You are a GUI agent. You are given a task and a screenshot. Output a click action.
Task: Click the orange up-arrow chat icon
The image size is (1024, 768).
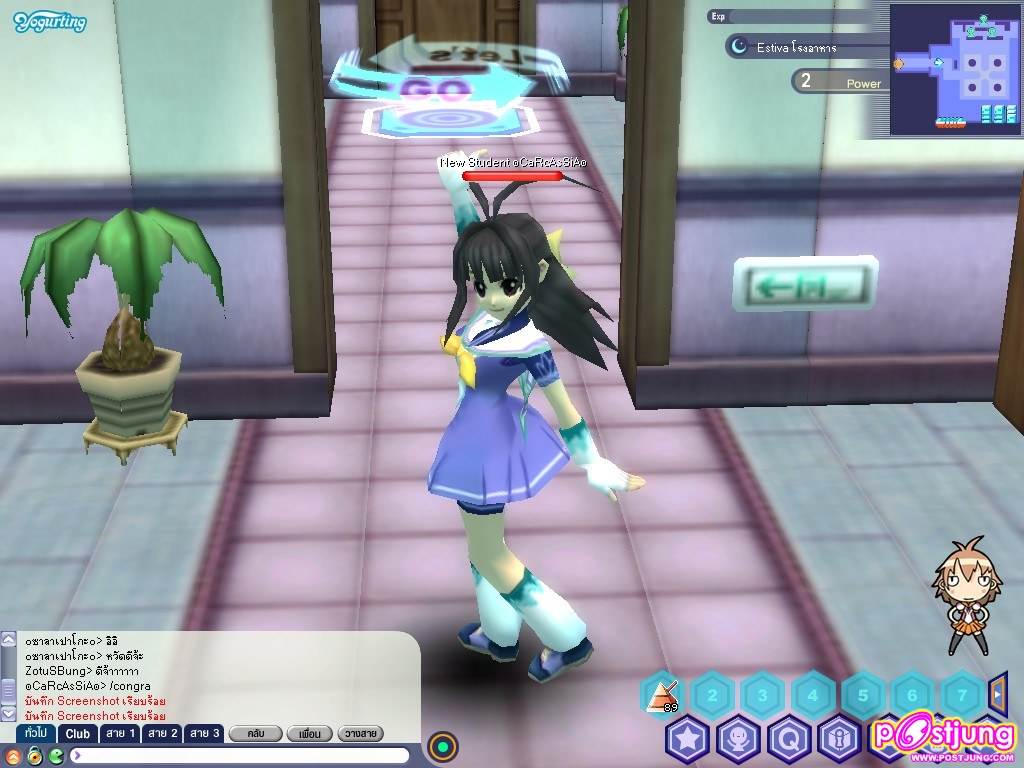click(12, 755)
